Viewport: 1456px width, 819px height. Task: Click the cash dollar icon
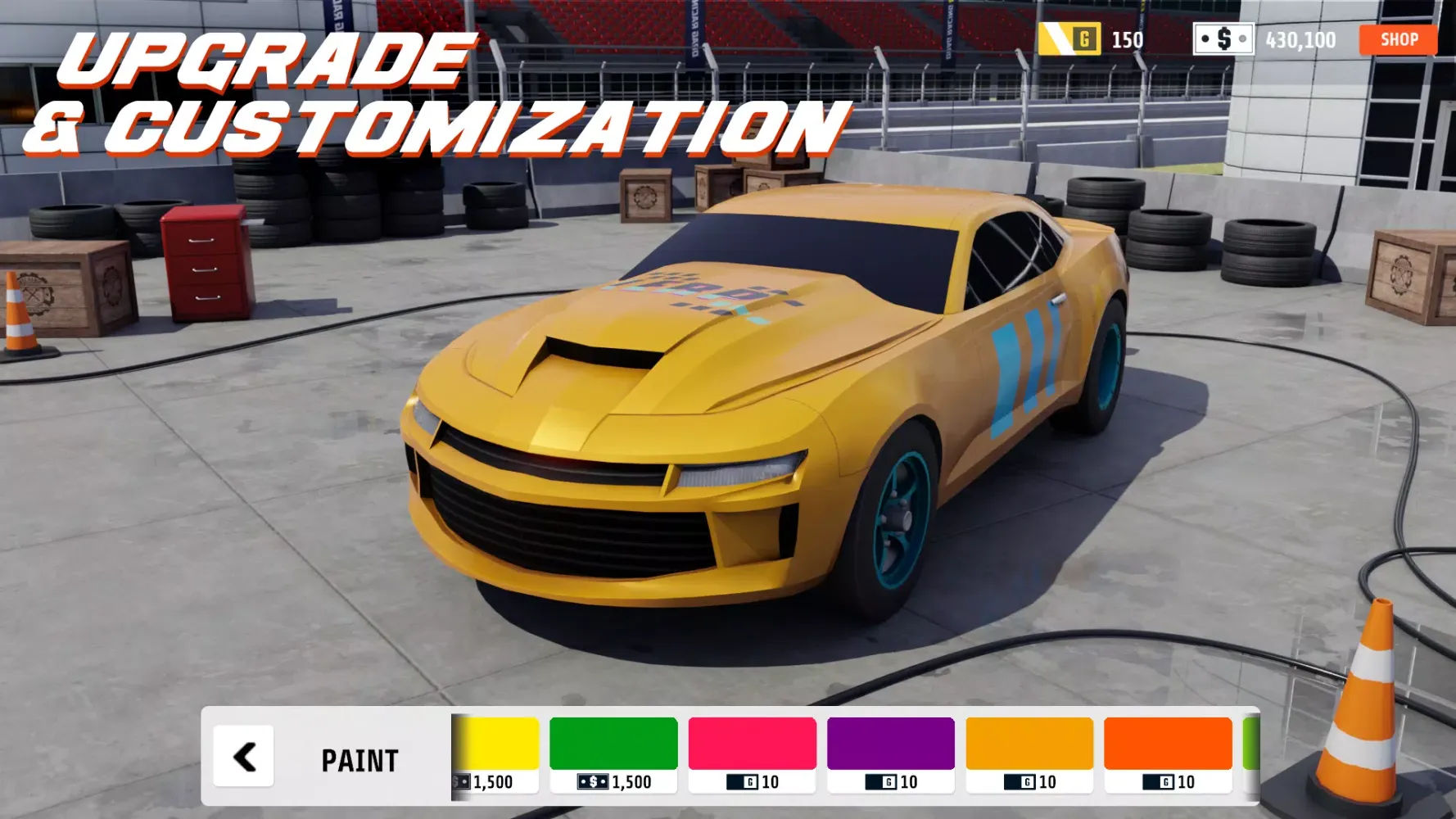pos(1223,39)
